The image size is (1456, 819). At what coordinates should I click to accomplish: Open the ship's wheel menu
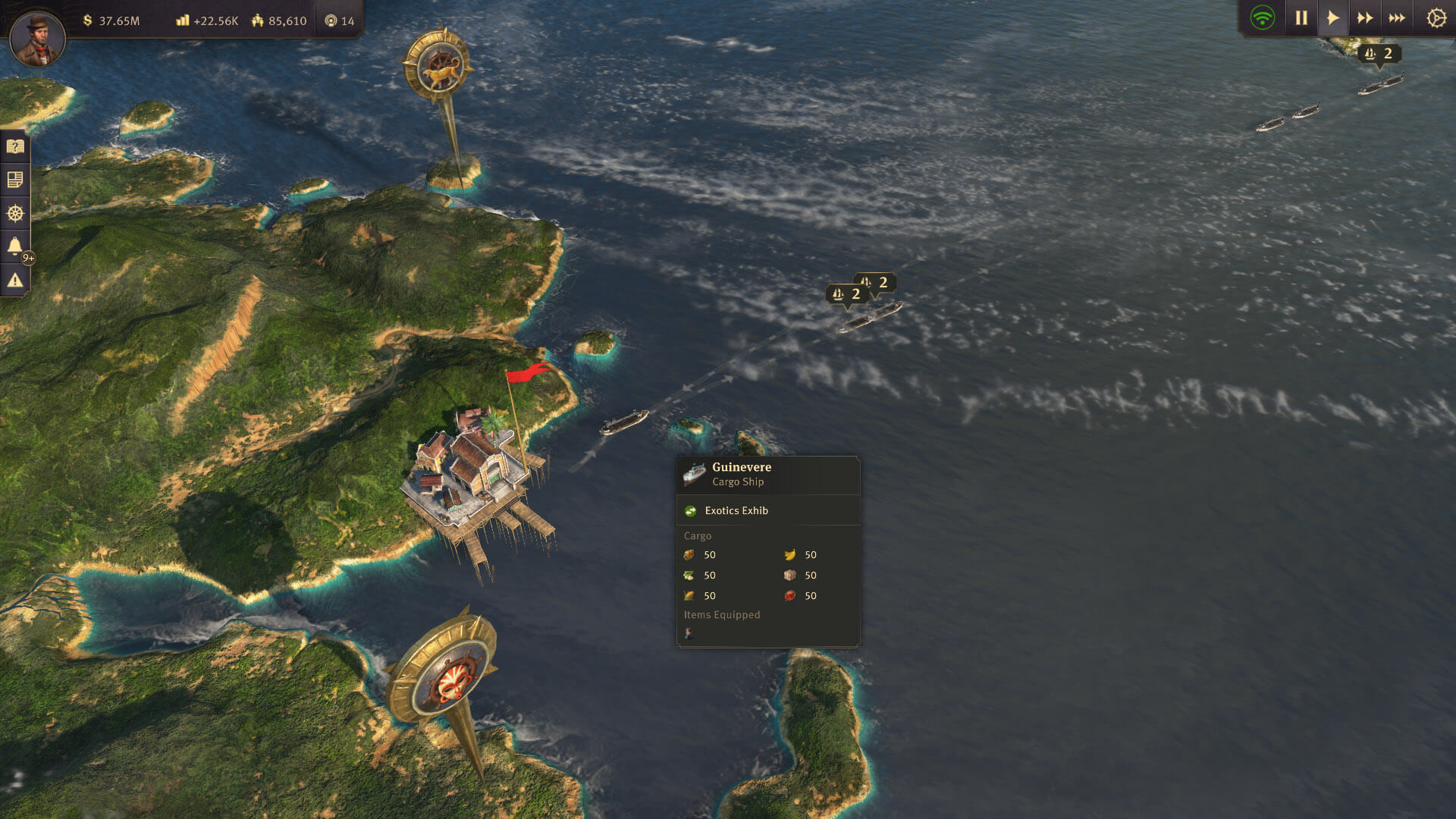point(15,213)
